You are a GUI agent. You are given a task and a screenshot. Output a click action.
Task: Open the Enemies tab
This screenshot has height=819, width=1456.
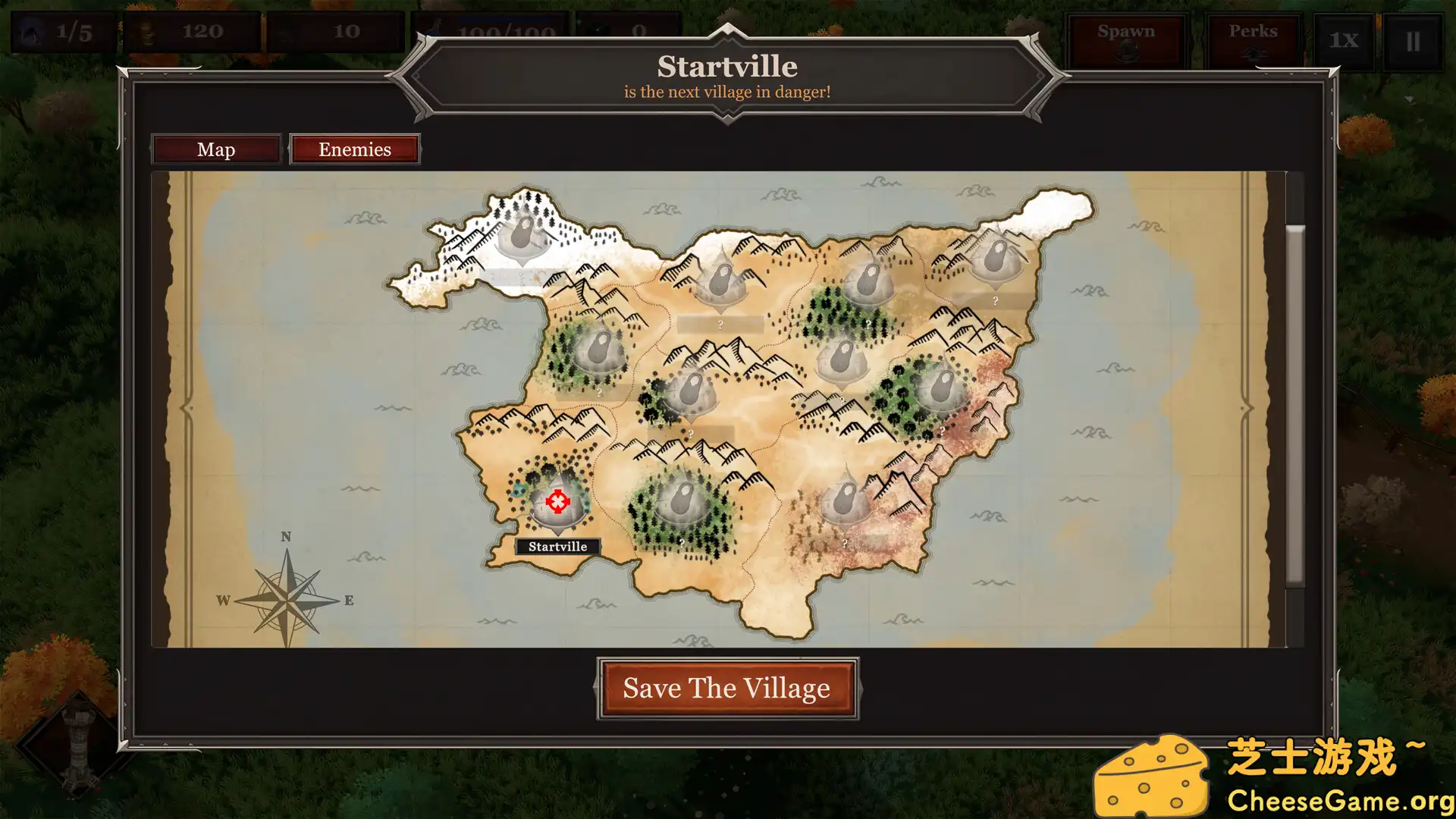pos(355,149)
